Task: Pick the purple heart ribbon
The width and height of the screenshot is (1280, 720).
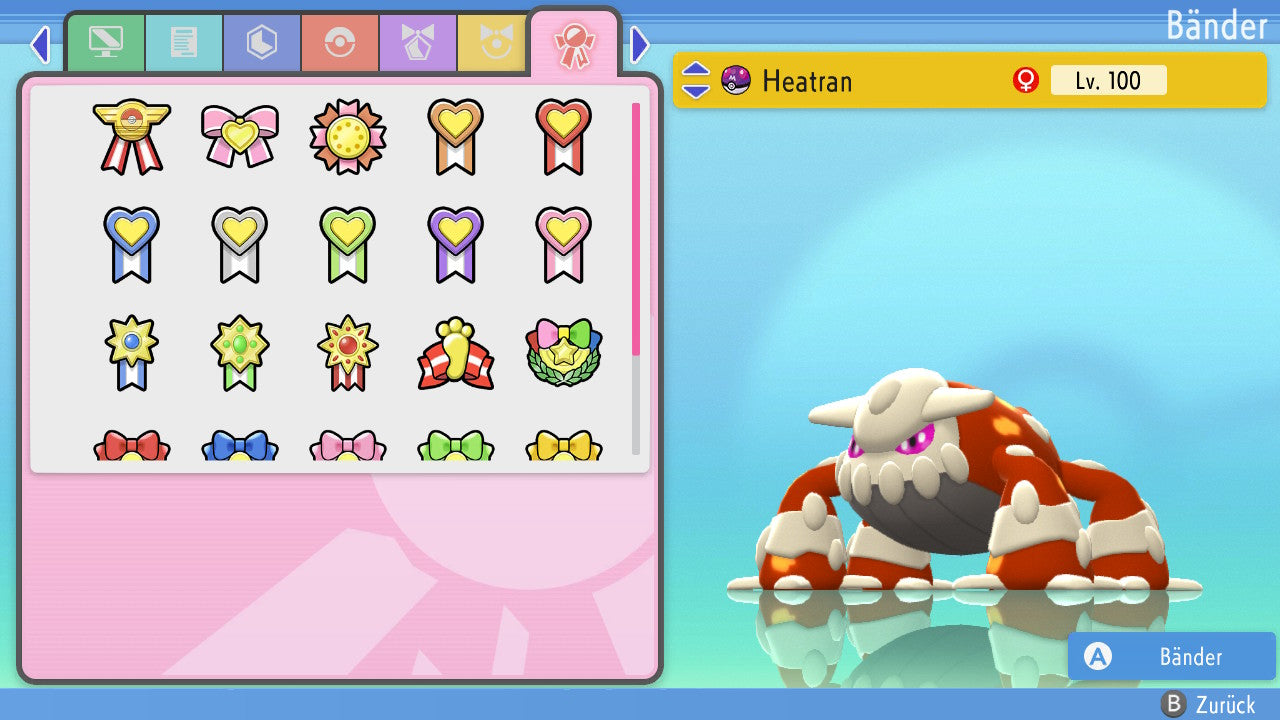Action: point(456,244)
